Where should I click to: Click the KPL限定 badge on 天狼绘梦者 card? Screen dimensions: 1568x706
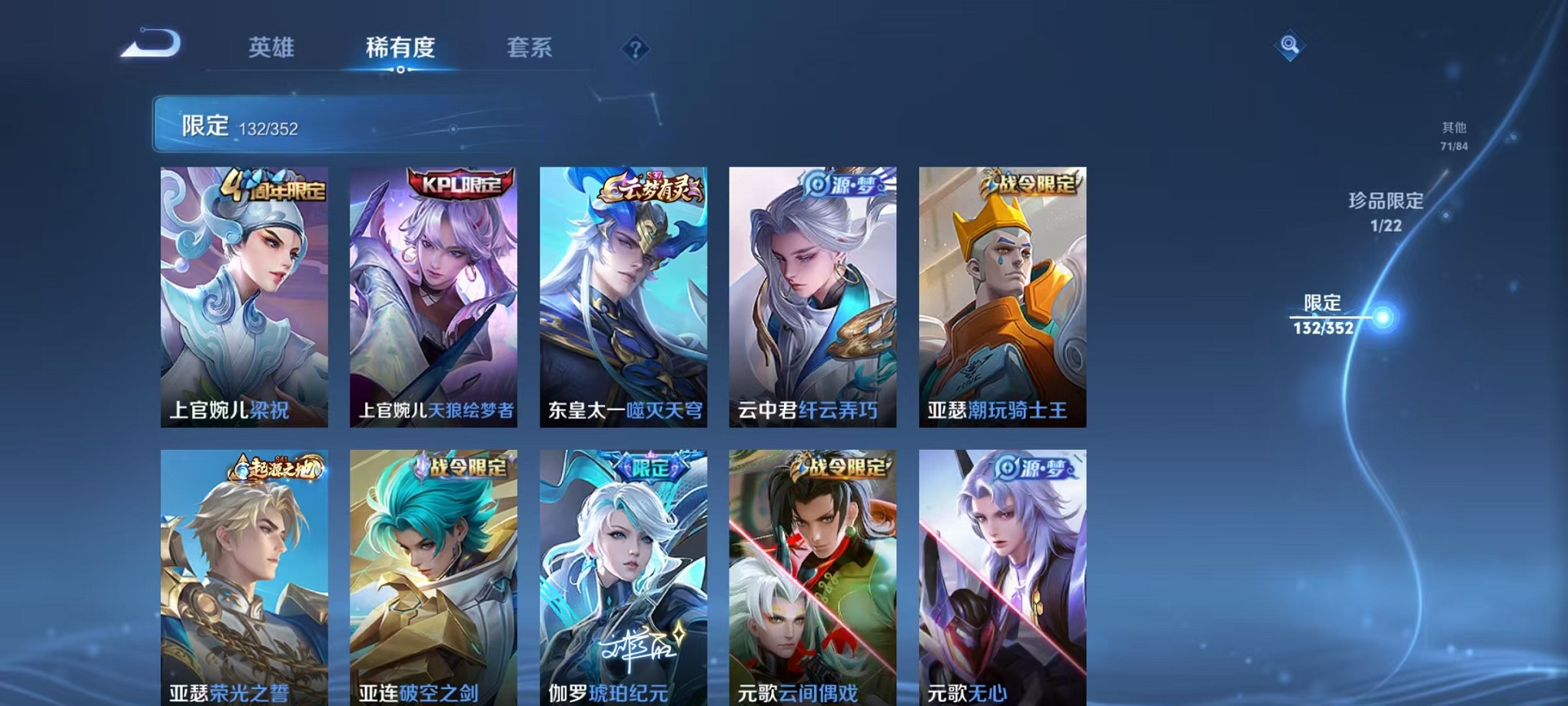pyautogui.click(x=460, y=185)
